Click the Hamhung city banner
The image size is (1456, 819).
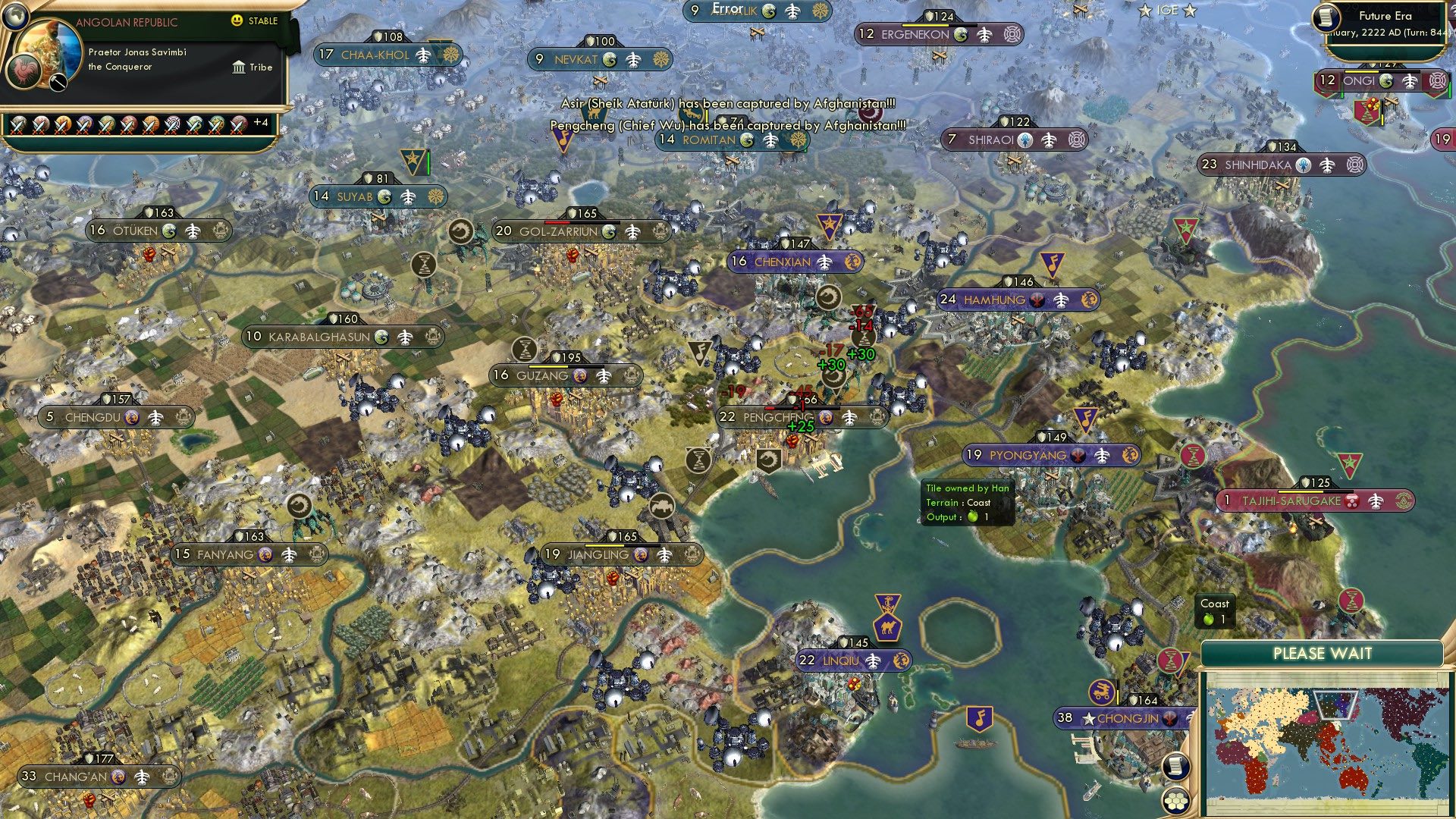1018,300
